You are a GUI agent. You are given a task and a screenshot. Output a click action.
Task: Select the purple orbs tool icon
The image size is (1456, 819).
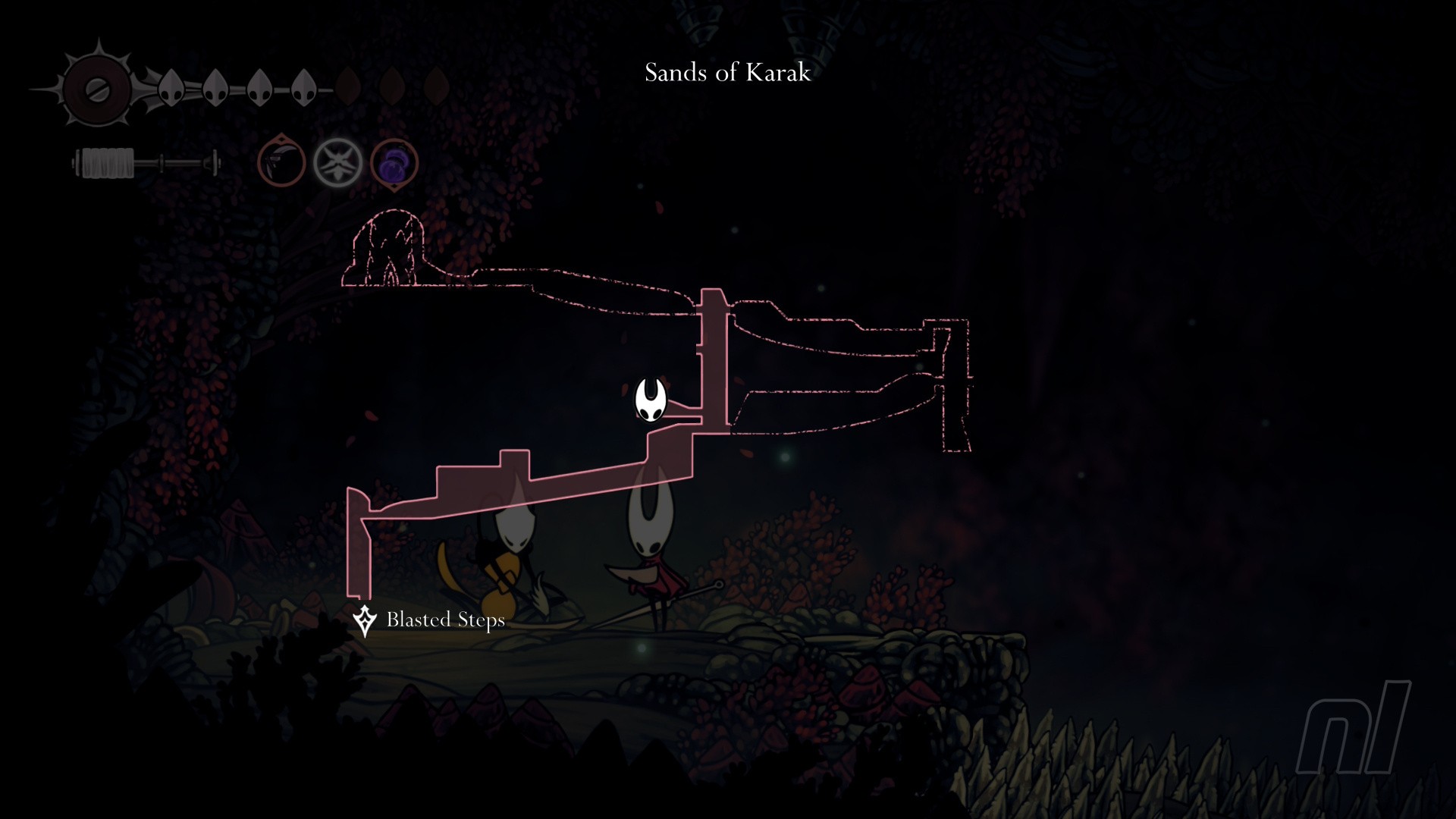coord(394,163)
